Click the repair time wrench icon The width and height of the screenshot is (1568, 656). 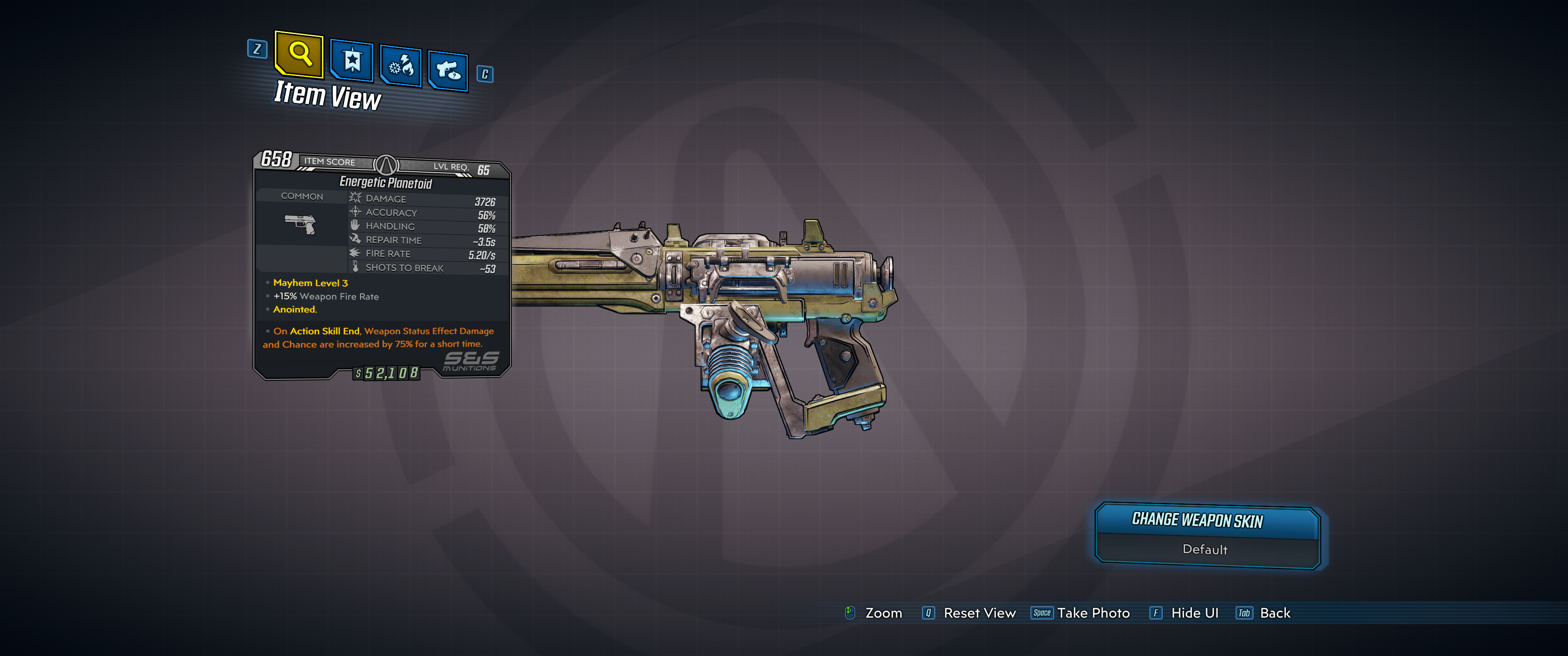(355, 239)
